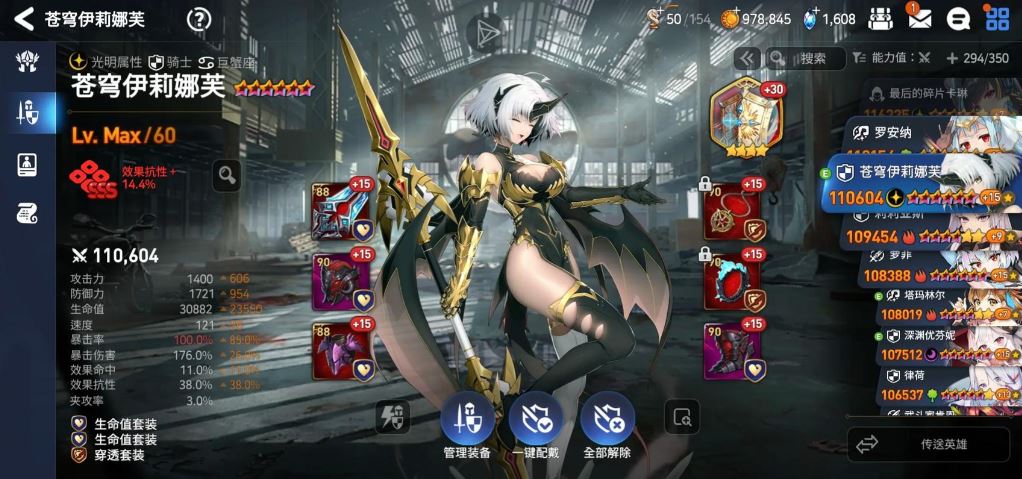Image resolution: width=1022 pixels, height=479 pixels.
Task: Collapse the hero list with double-arrow button
Action: point(747,58)
